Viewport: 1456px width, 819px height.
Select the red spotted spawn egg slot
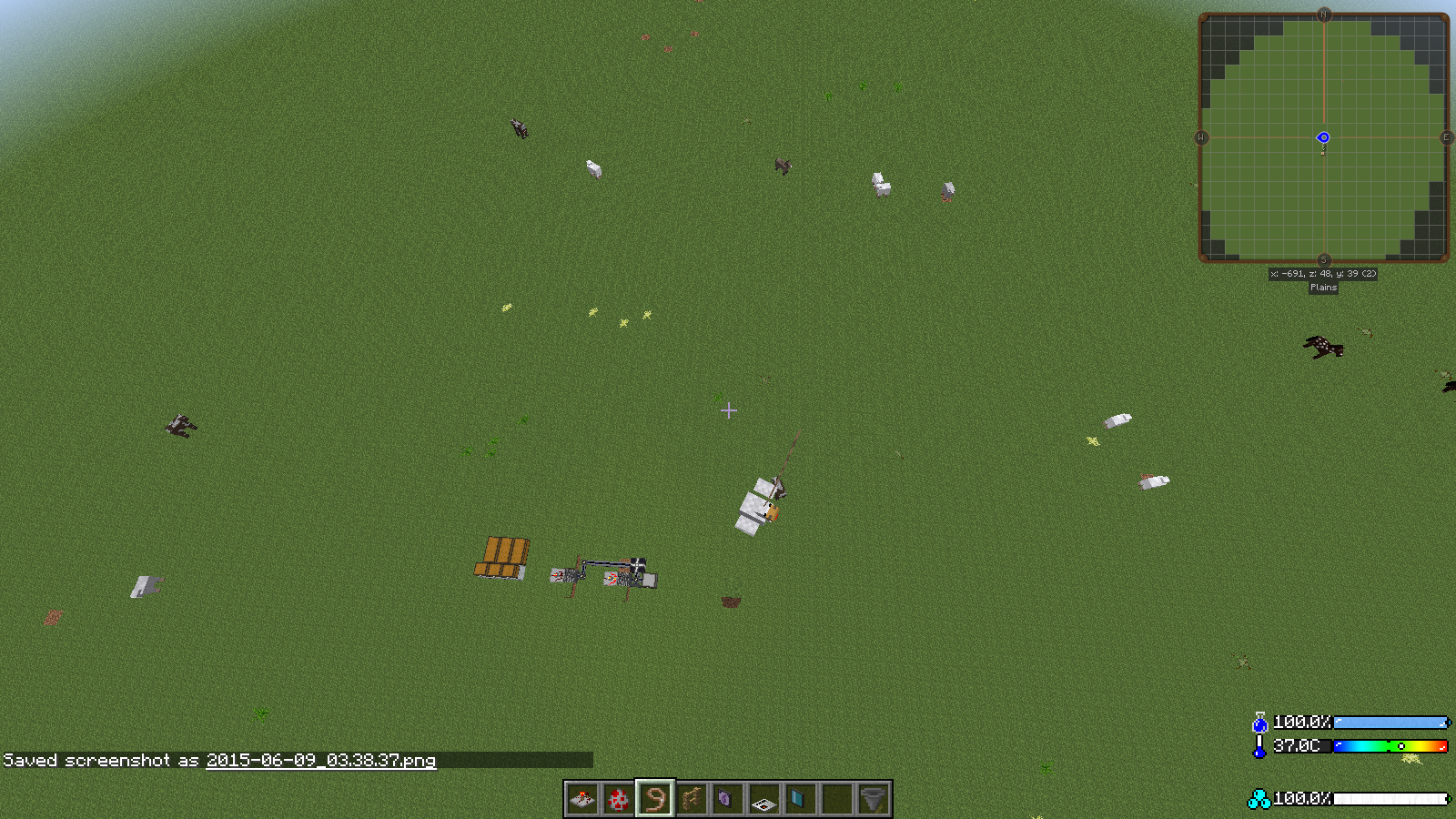619,799
